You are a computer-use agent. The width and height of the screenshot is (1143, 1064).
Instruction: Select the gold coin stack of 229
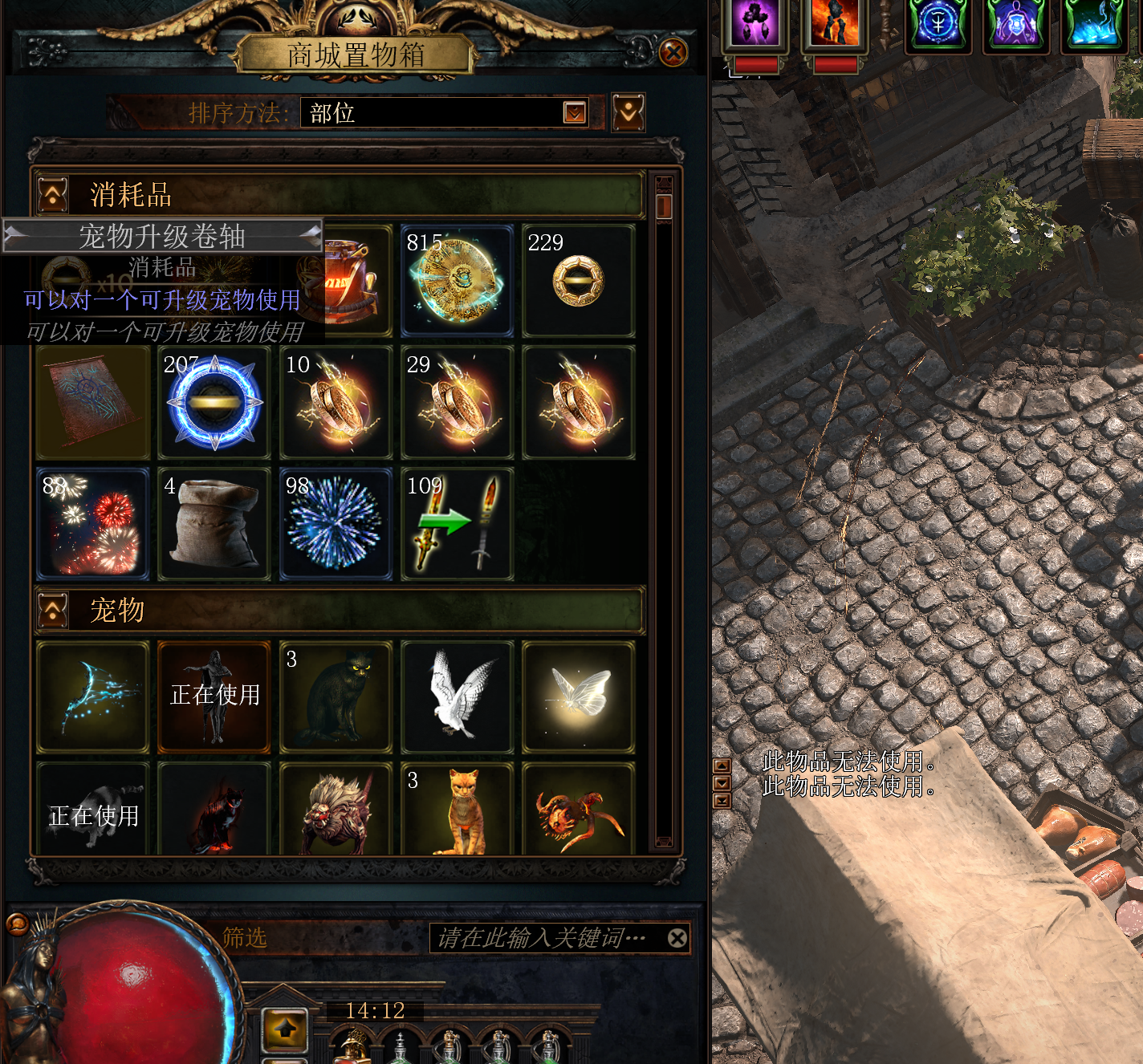pyautogui.click(x=578, y=281)
